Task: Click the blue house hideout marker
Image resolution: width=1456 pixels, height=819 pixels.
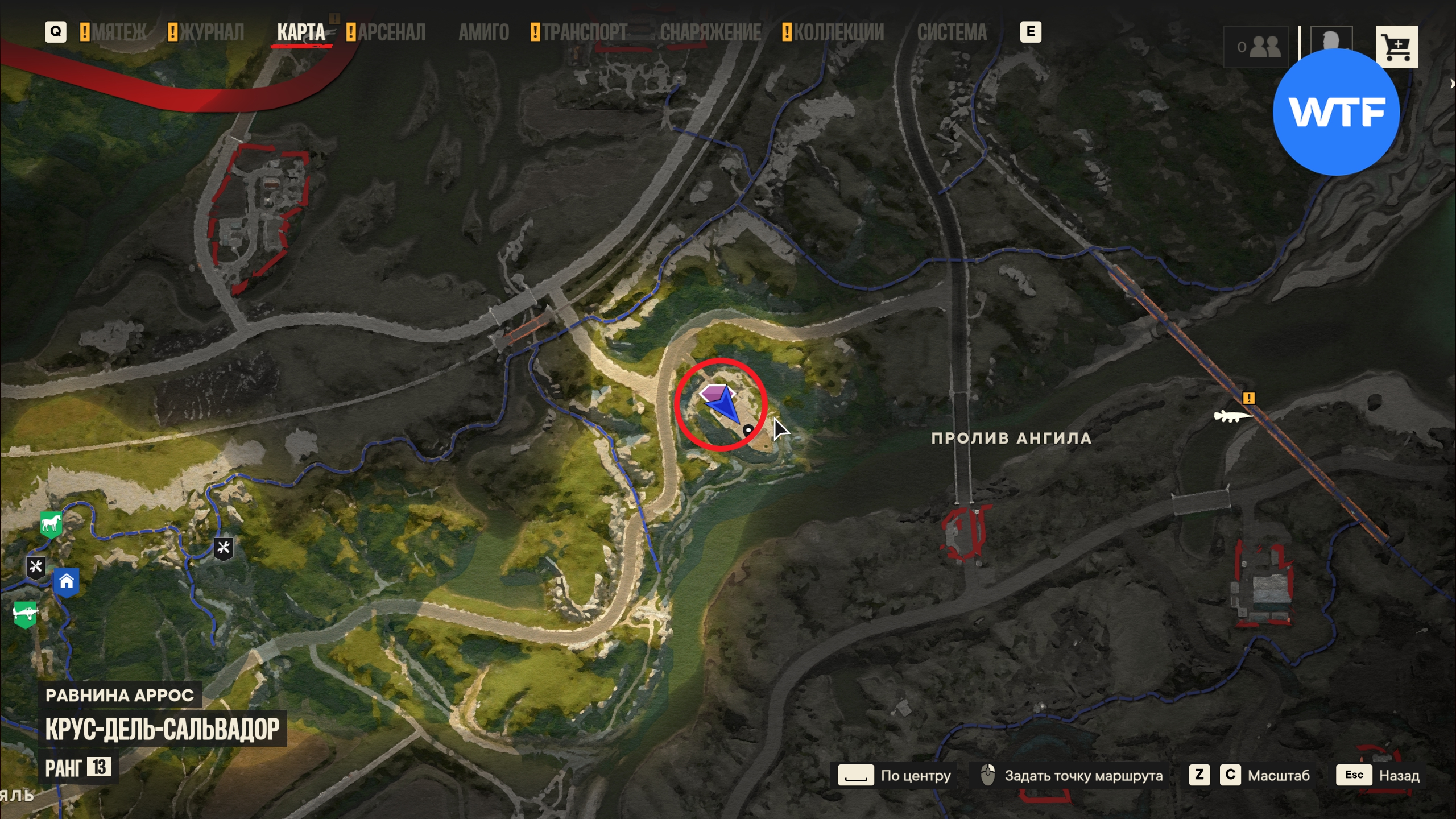Action: coord(67,582)
